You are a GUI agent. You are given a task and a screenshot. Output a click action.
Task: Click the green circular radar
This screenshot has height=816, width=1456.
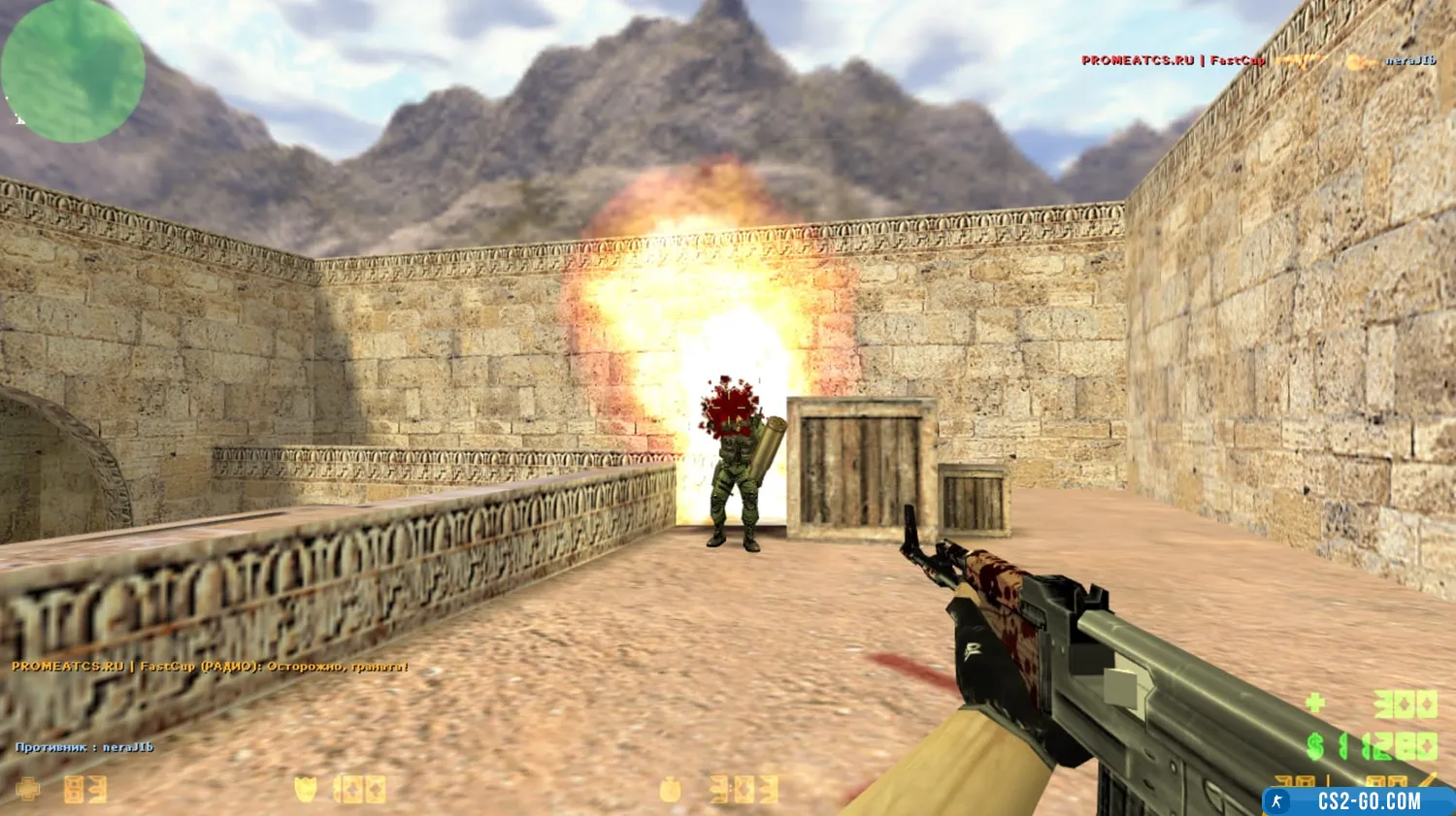click(x=73, y=71)
